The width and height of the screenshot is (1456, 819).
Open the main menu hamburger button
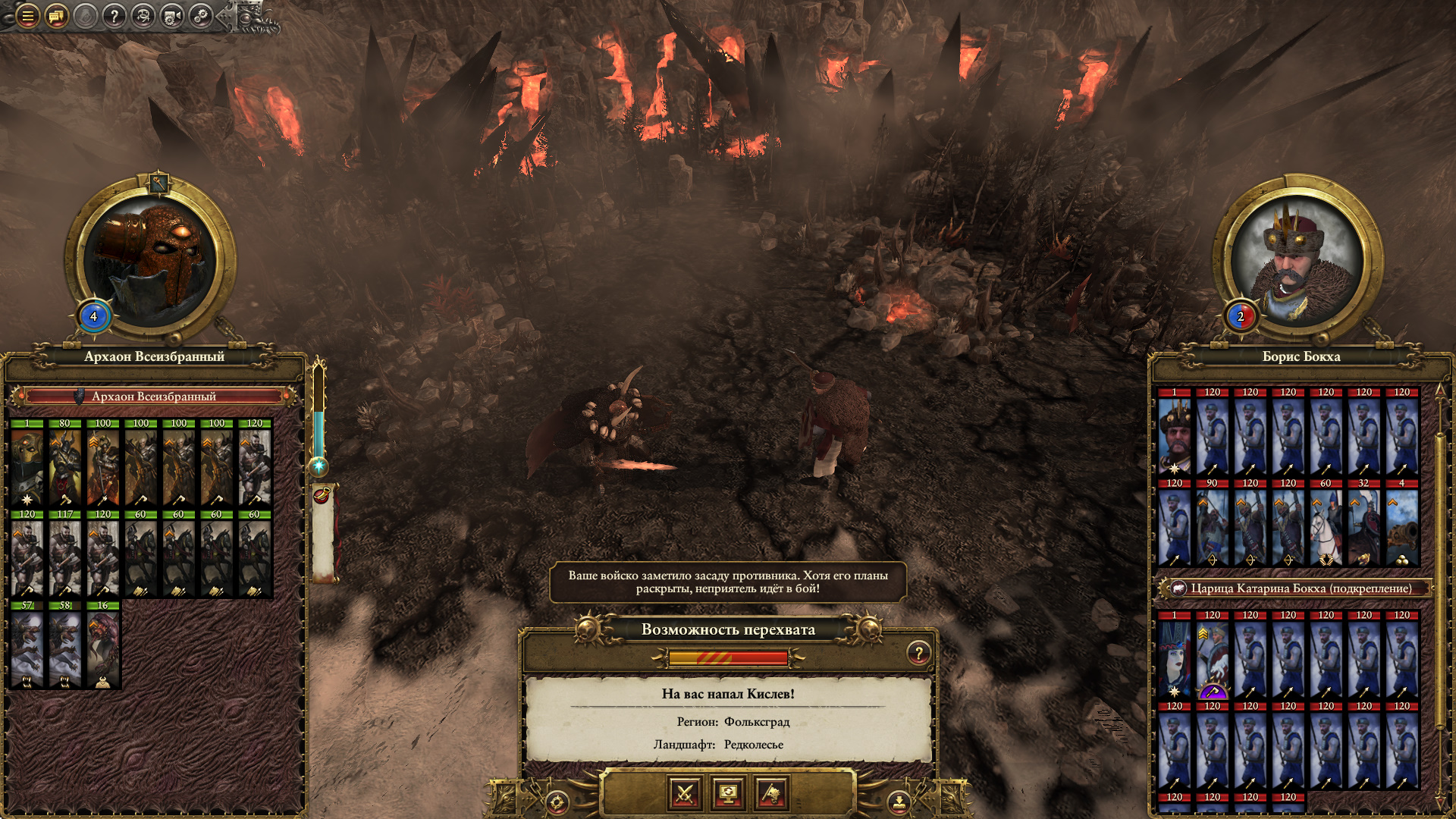(27, 15)
